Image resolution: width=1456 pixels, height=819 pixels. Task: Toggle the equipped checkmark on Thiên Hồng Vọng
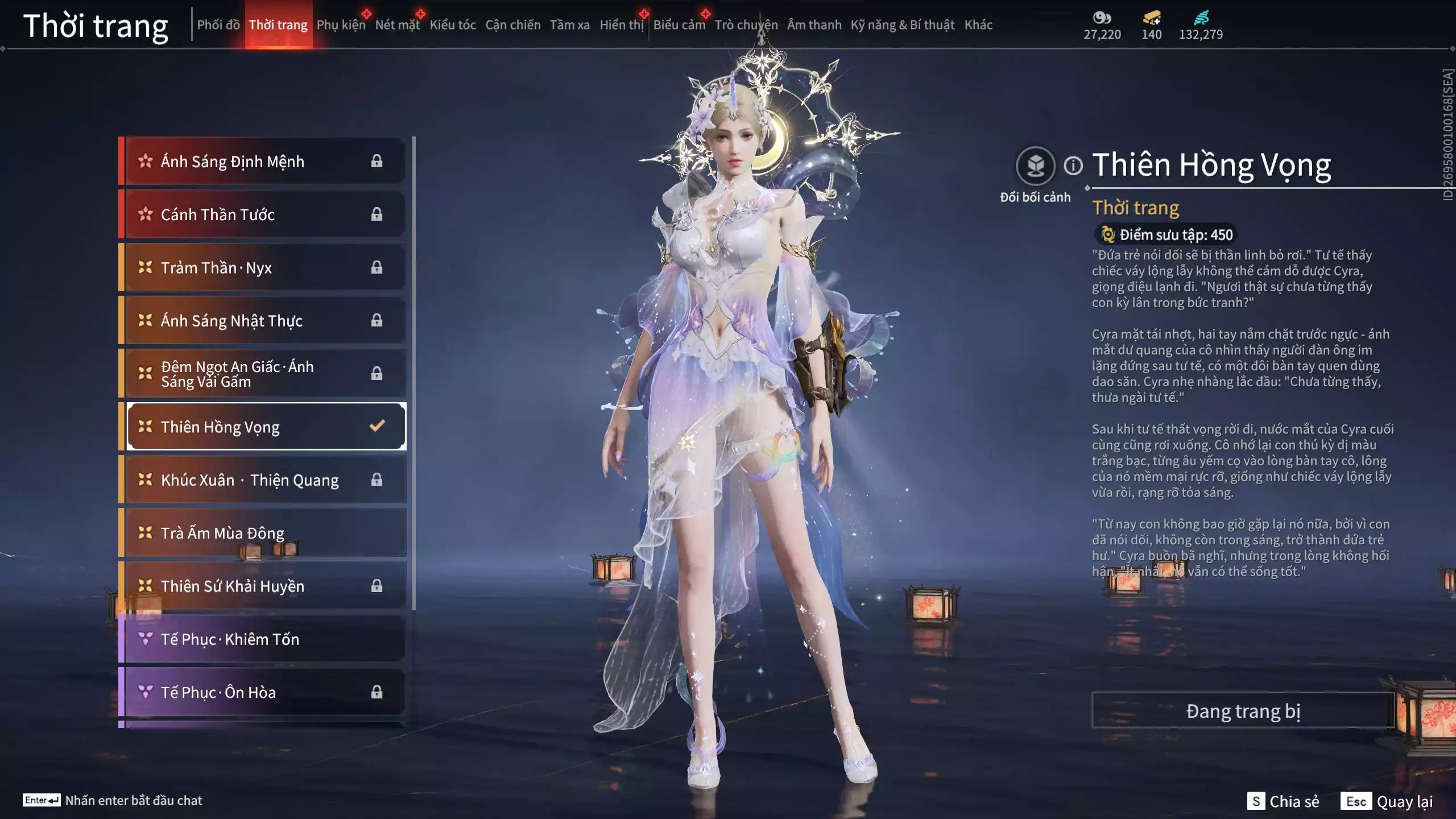[376, 427]
